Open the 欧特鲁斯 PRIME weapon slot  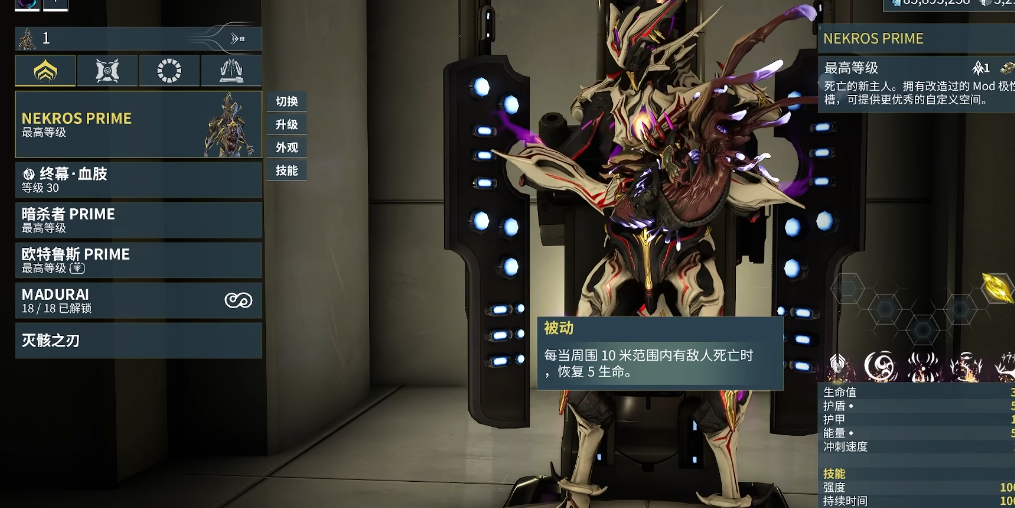pyautogui.click(x=139, y=260)
